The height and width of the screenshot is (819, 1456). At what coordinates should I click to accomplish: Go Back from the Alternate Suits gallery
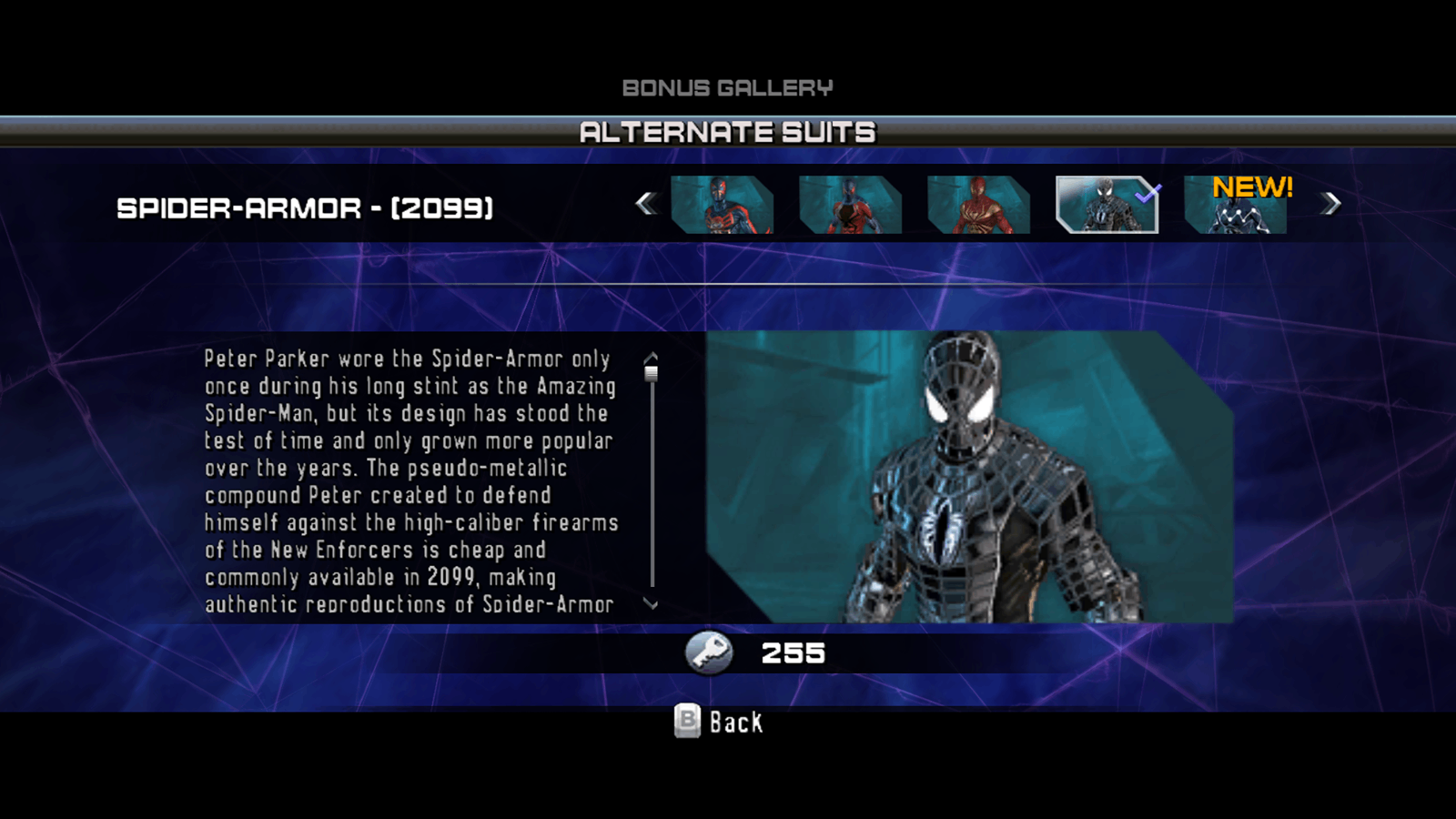point(719,722)
